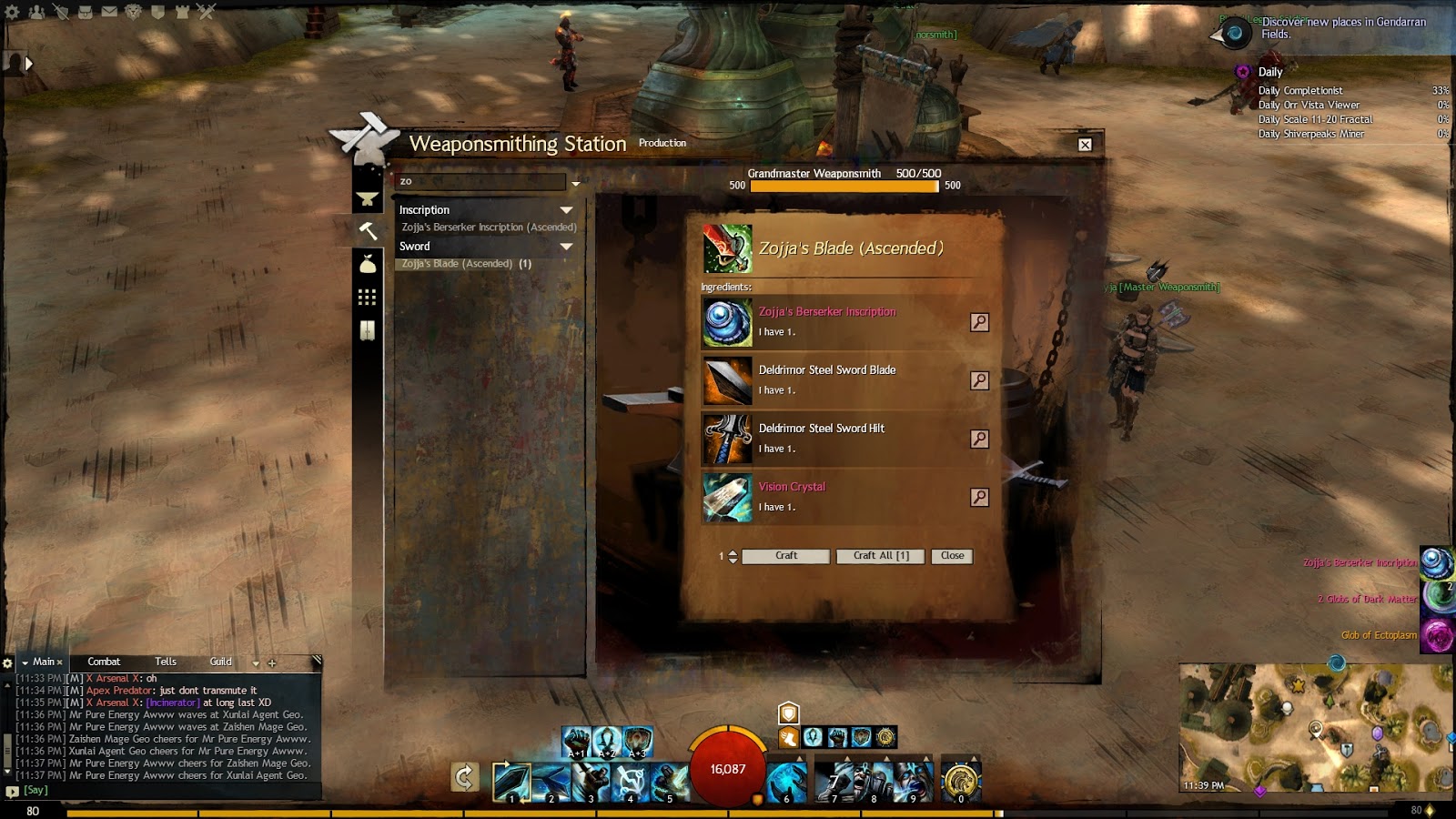Inspect Zojja's Berserker Inscription ingredient with magnifier
Image resolution: width=1456 pixels, height=819 pixels.
[x=979, y=322]
